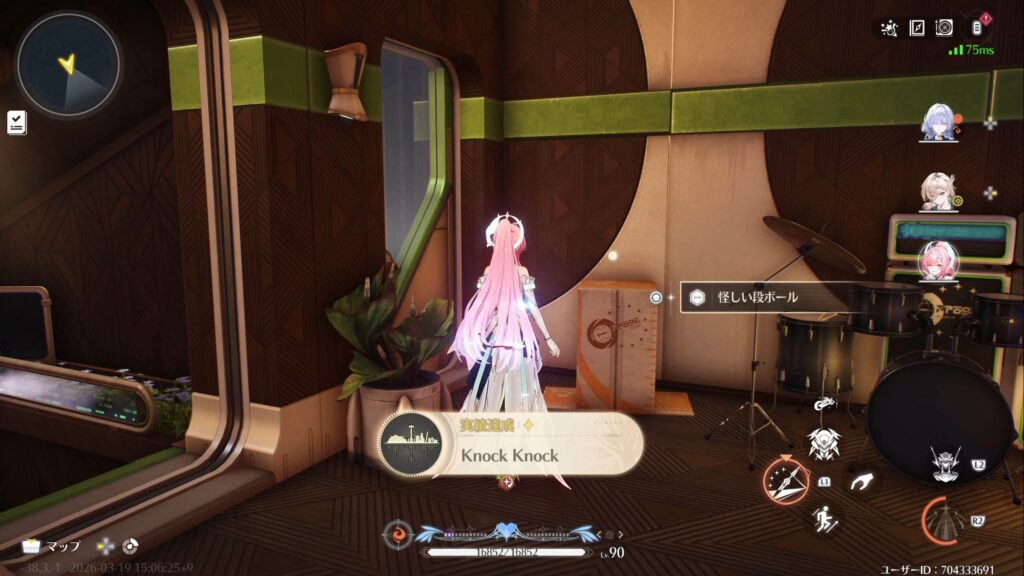Open the camera photo mode icon

click(x=944, y=28)
